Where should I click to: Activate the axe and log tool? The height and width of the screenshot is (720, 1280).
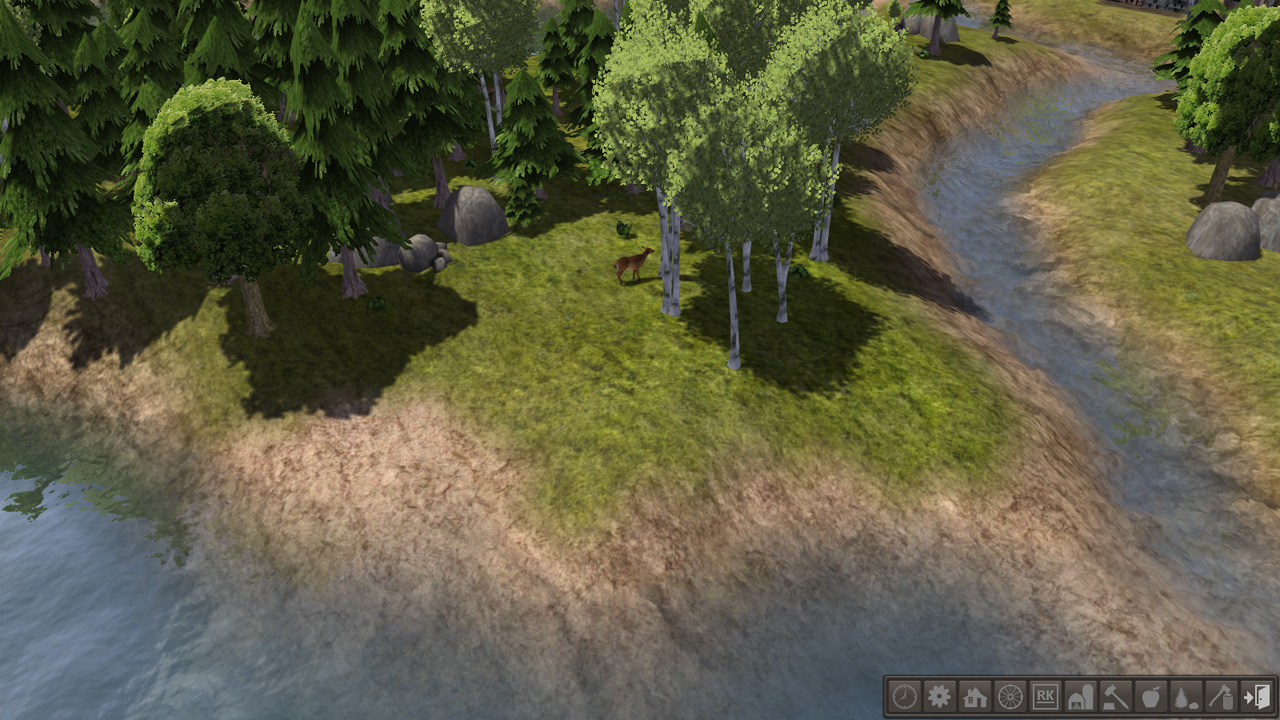(1220, 696)
